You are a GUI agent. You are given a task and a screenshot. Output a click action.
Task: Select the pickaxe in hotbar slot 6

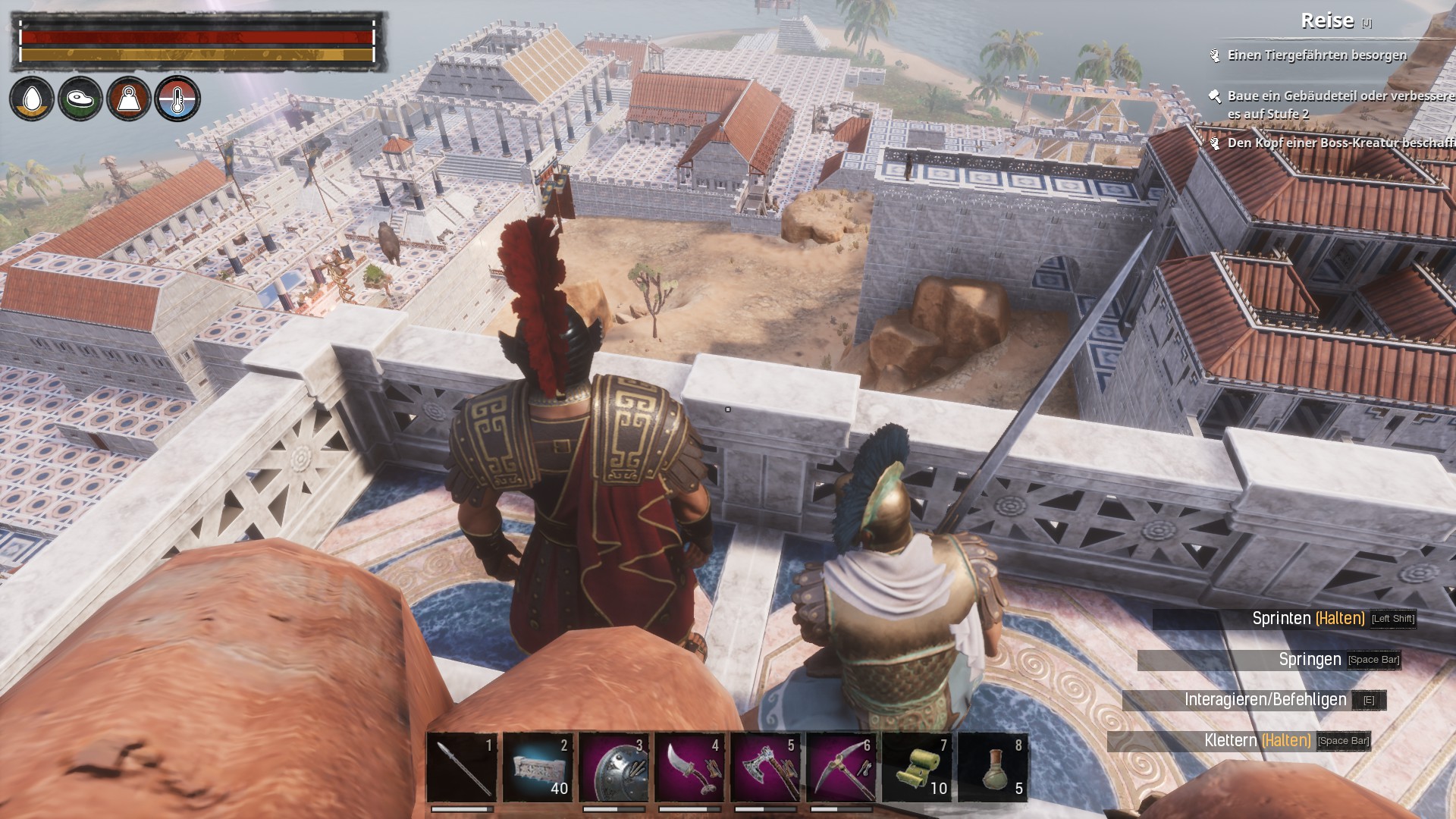[x=841, y=767]
